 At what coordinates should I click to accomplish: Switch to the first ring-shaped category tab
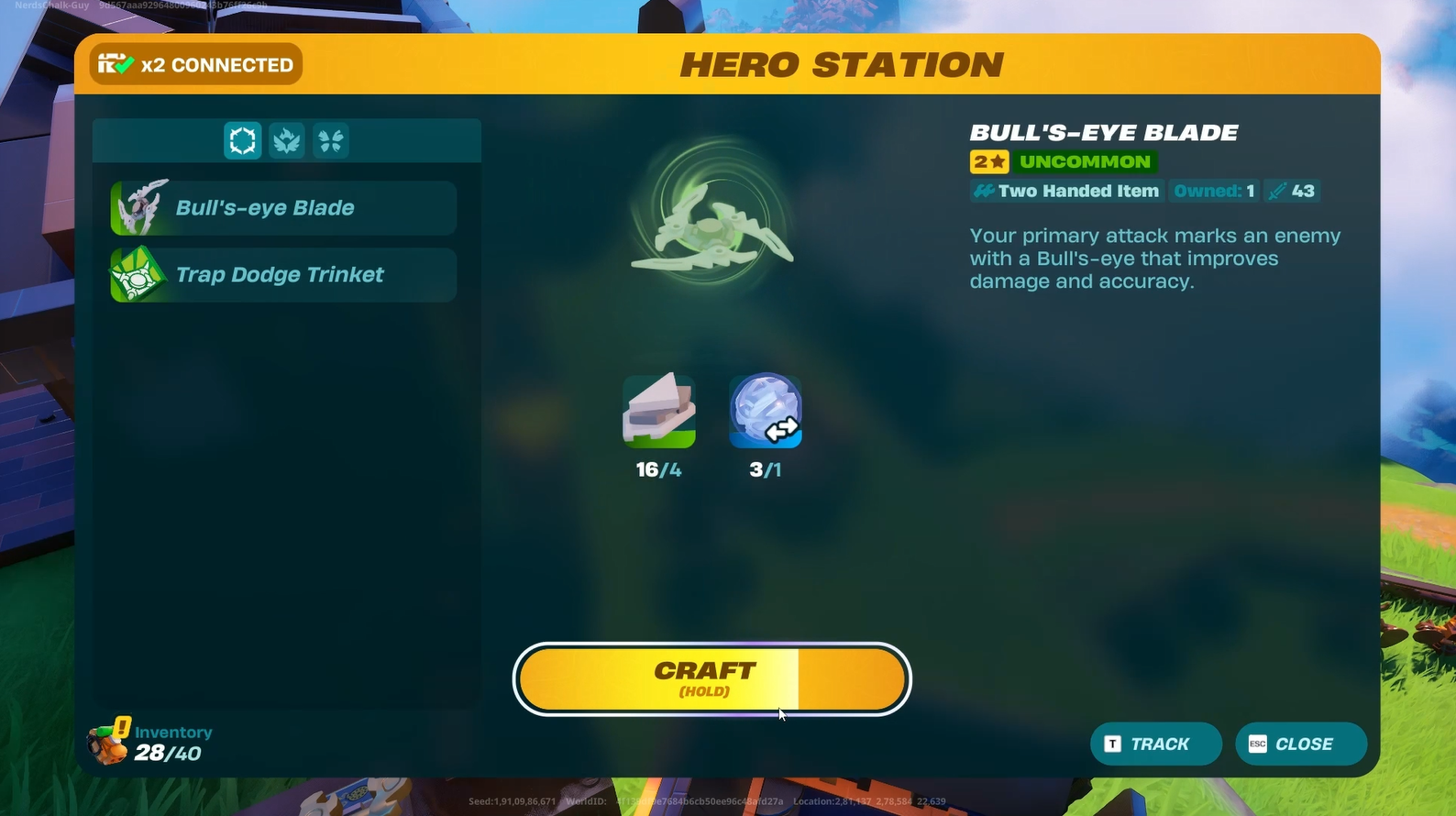pyautogui.click(x=243, y=141)
